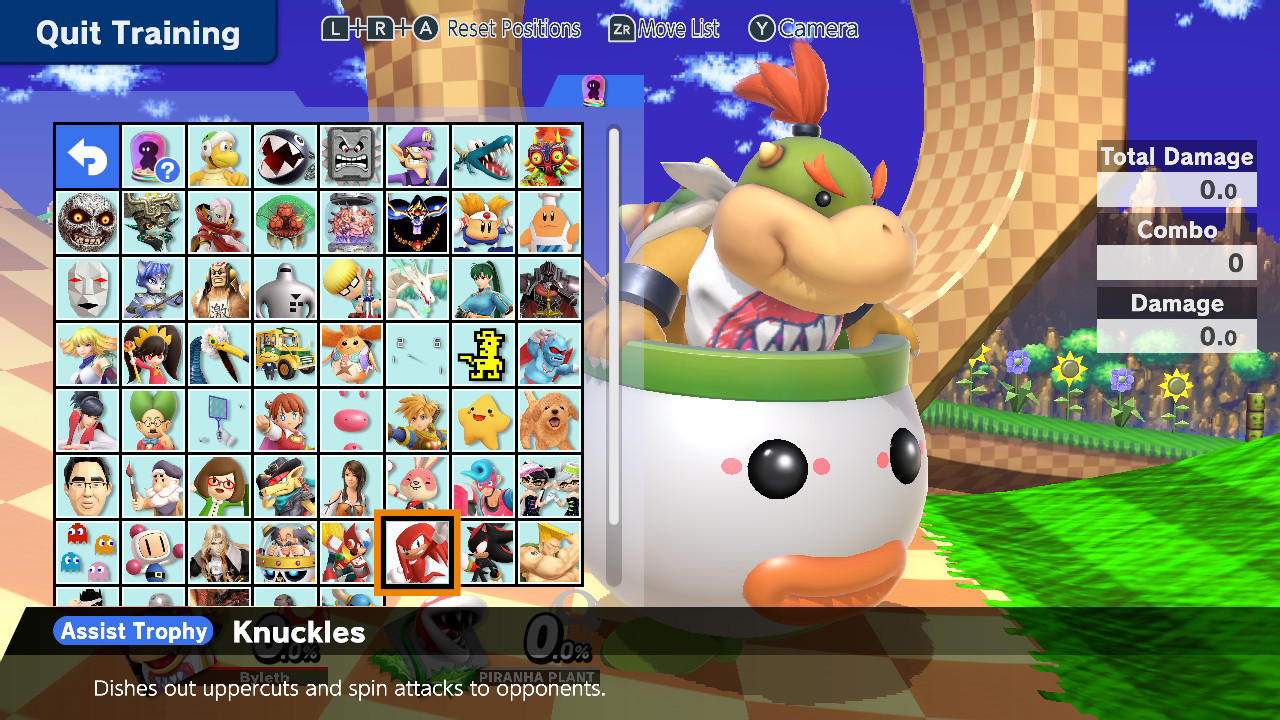Choose the Hammer Bro assist trophy

220,157
